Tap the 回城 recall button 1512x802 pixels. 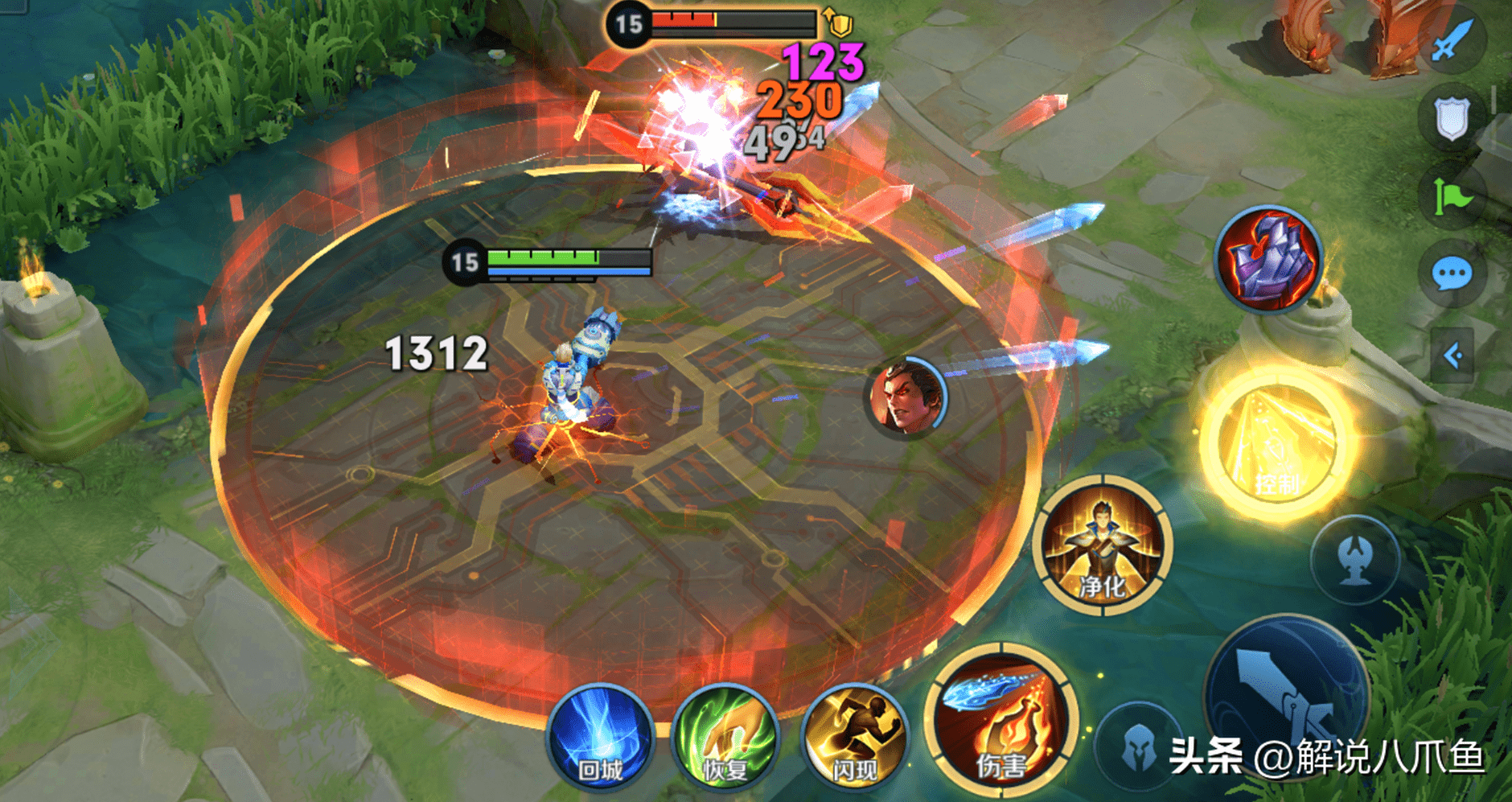coord(599,736)
